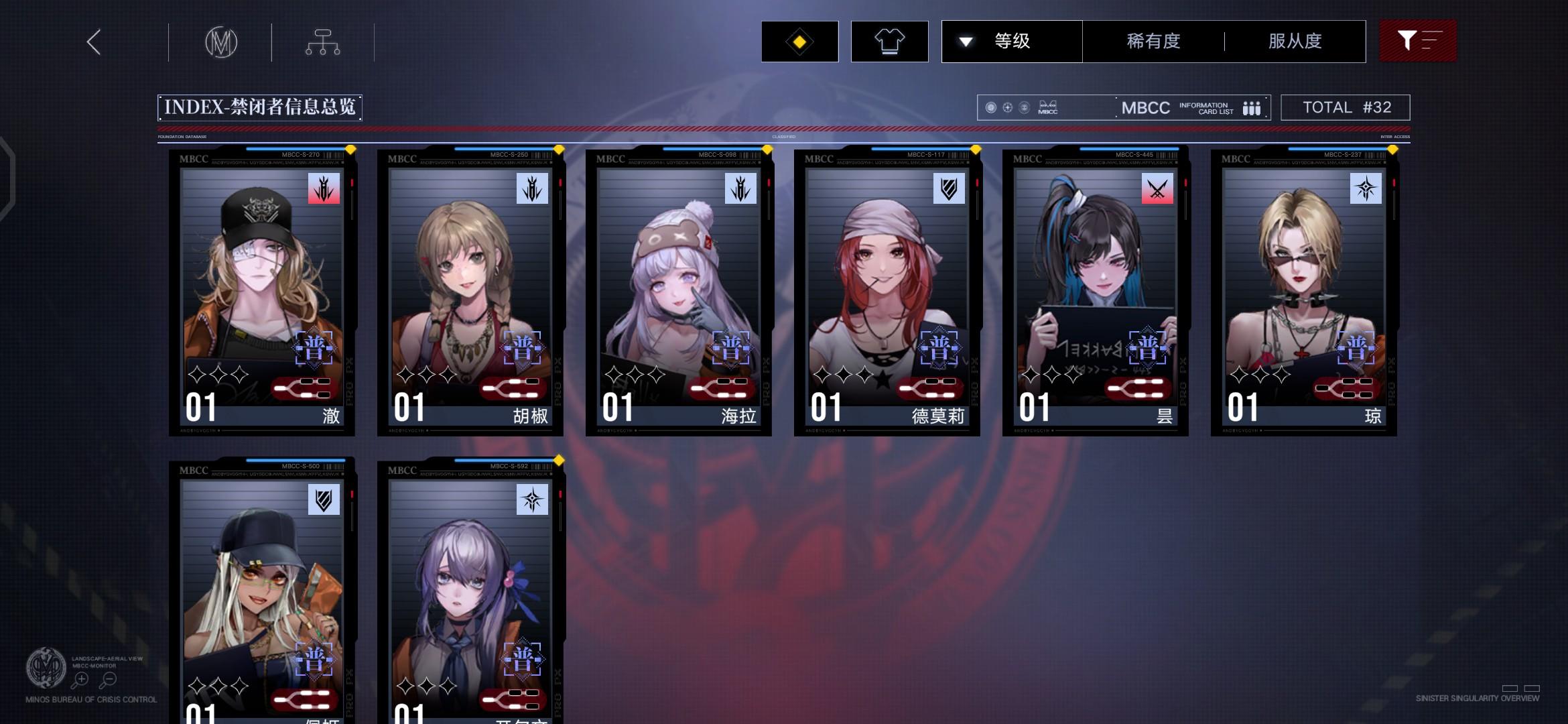Select the card view diamond icon
1568x724 pixels.
click(x=799, y=42)
